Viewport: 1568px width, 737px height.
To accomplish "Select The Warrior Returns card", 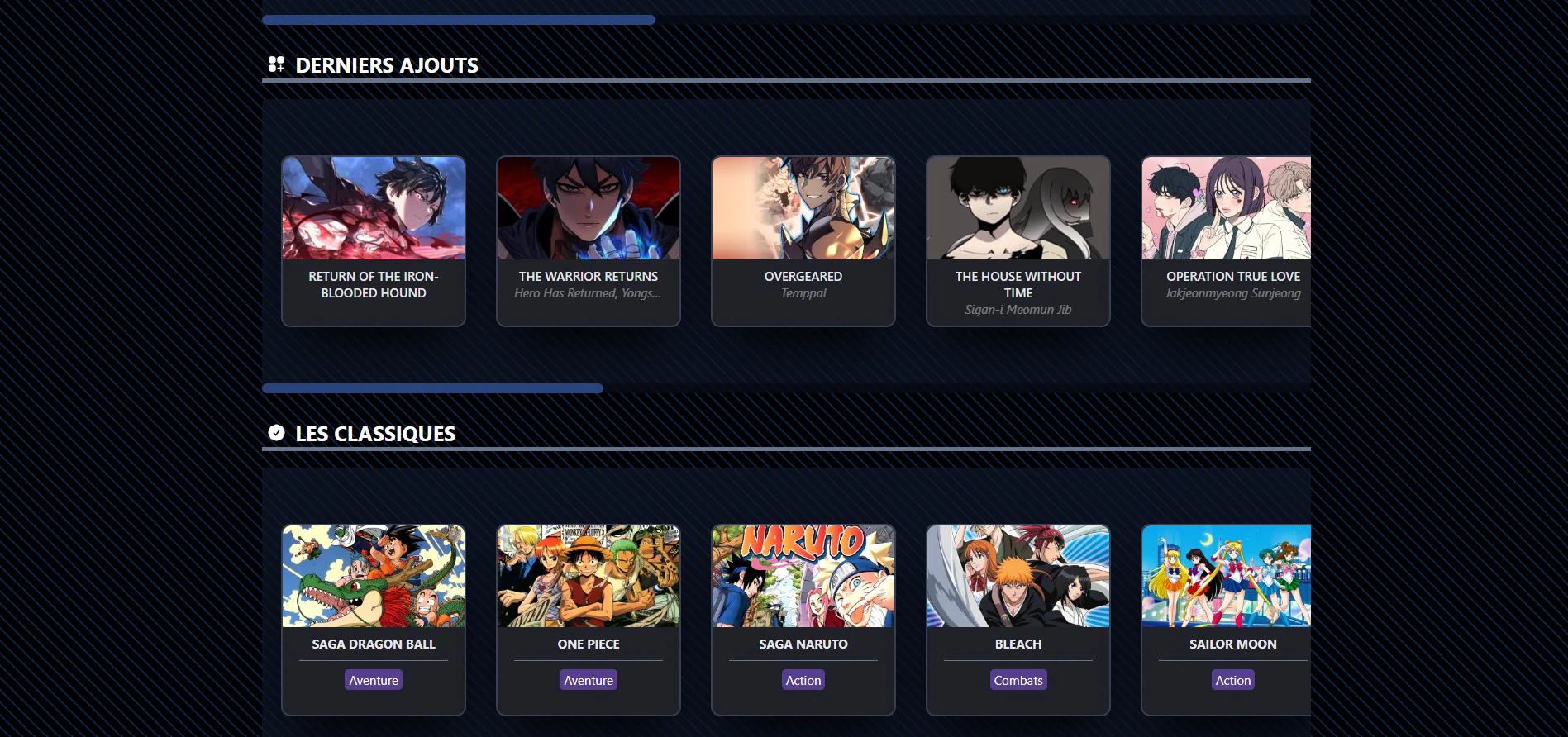I will coord(589,240).
